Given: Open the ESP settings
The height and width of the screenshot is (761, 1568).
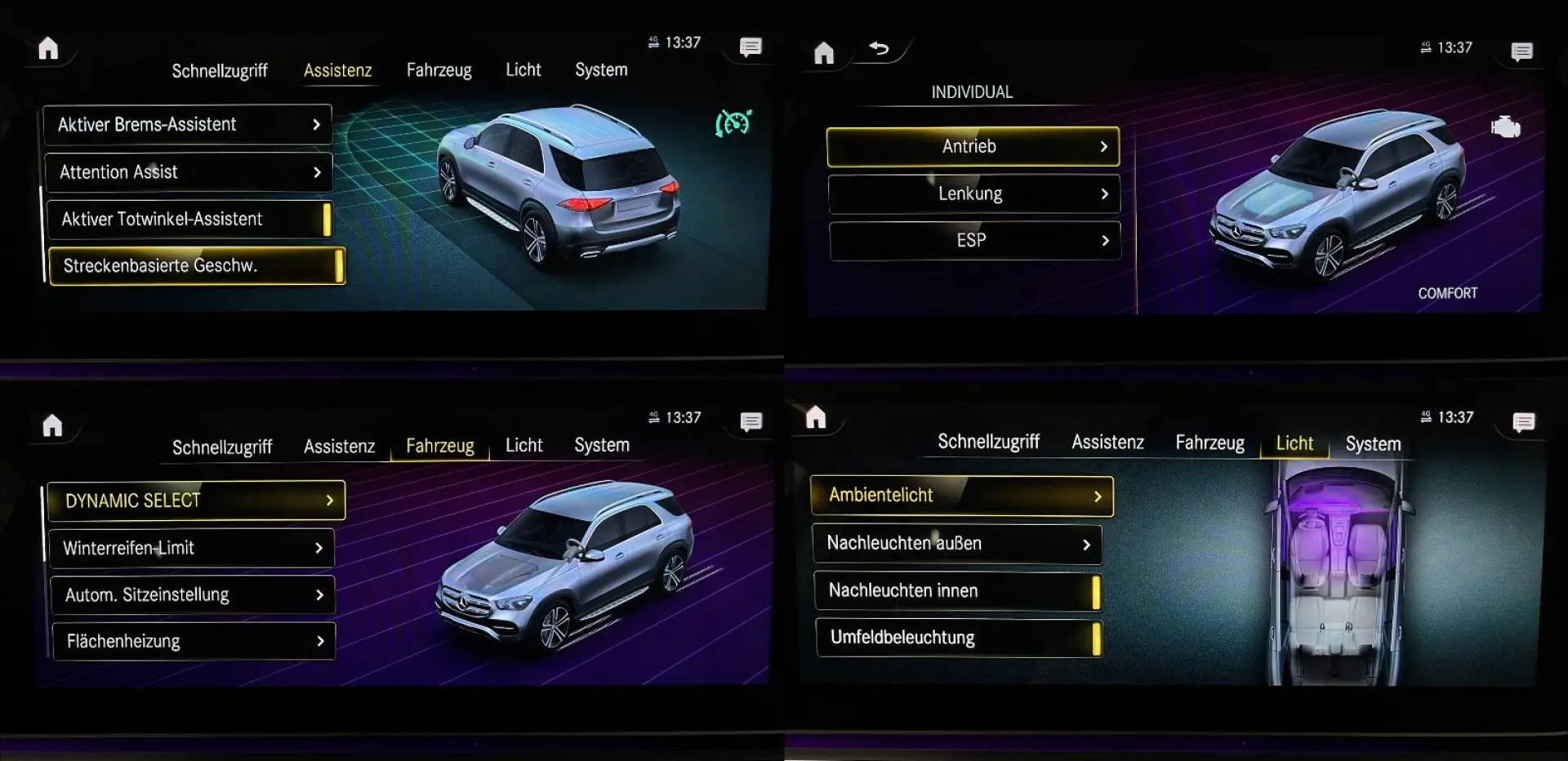Looking at the screenshot, I should point(974,241).
